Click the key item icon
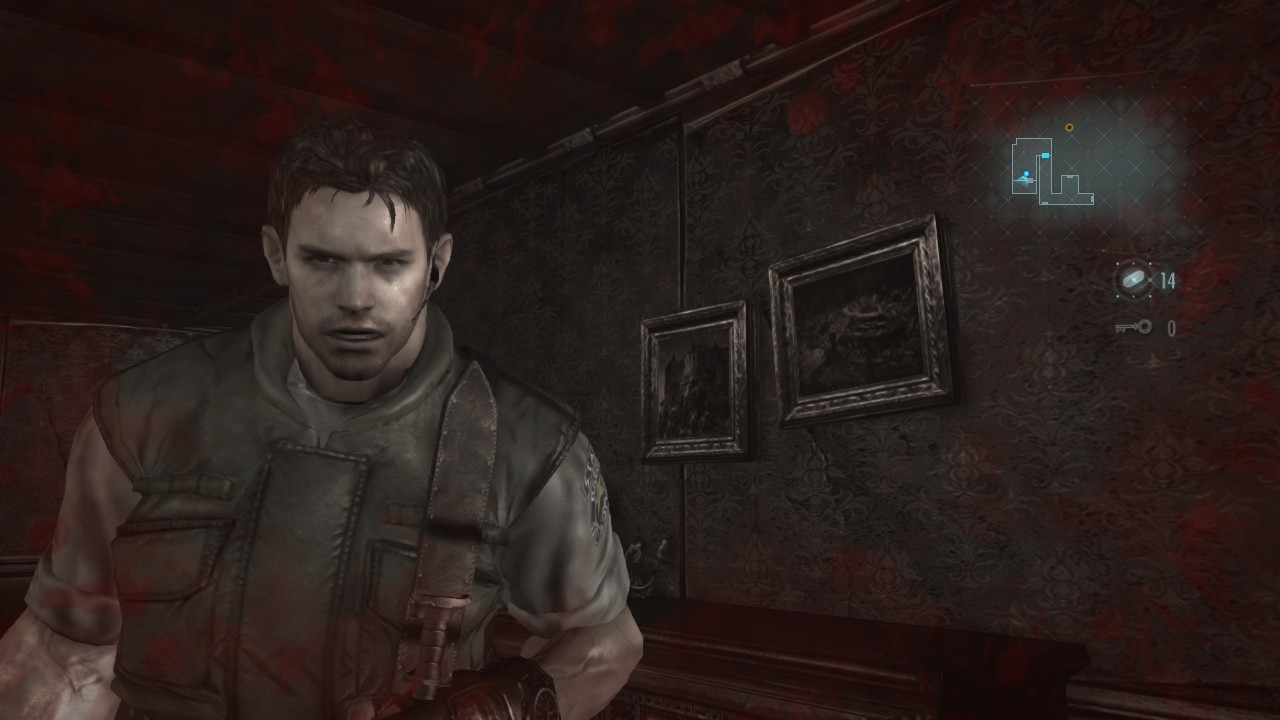 click(1134, 328)
